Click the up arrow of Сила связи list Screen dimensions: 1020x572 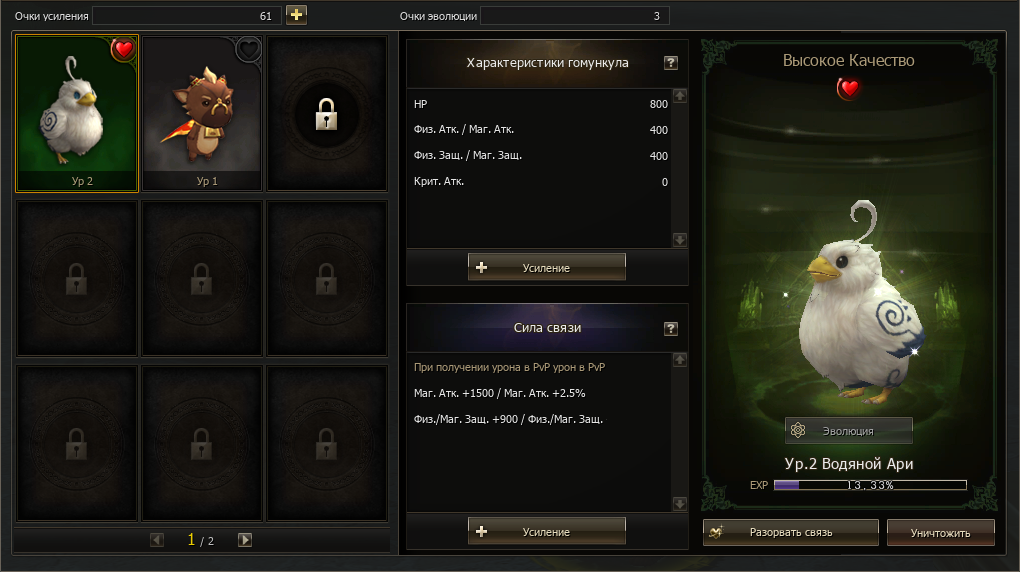pyautogui.click(x=680, y=360)
